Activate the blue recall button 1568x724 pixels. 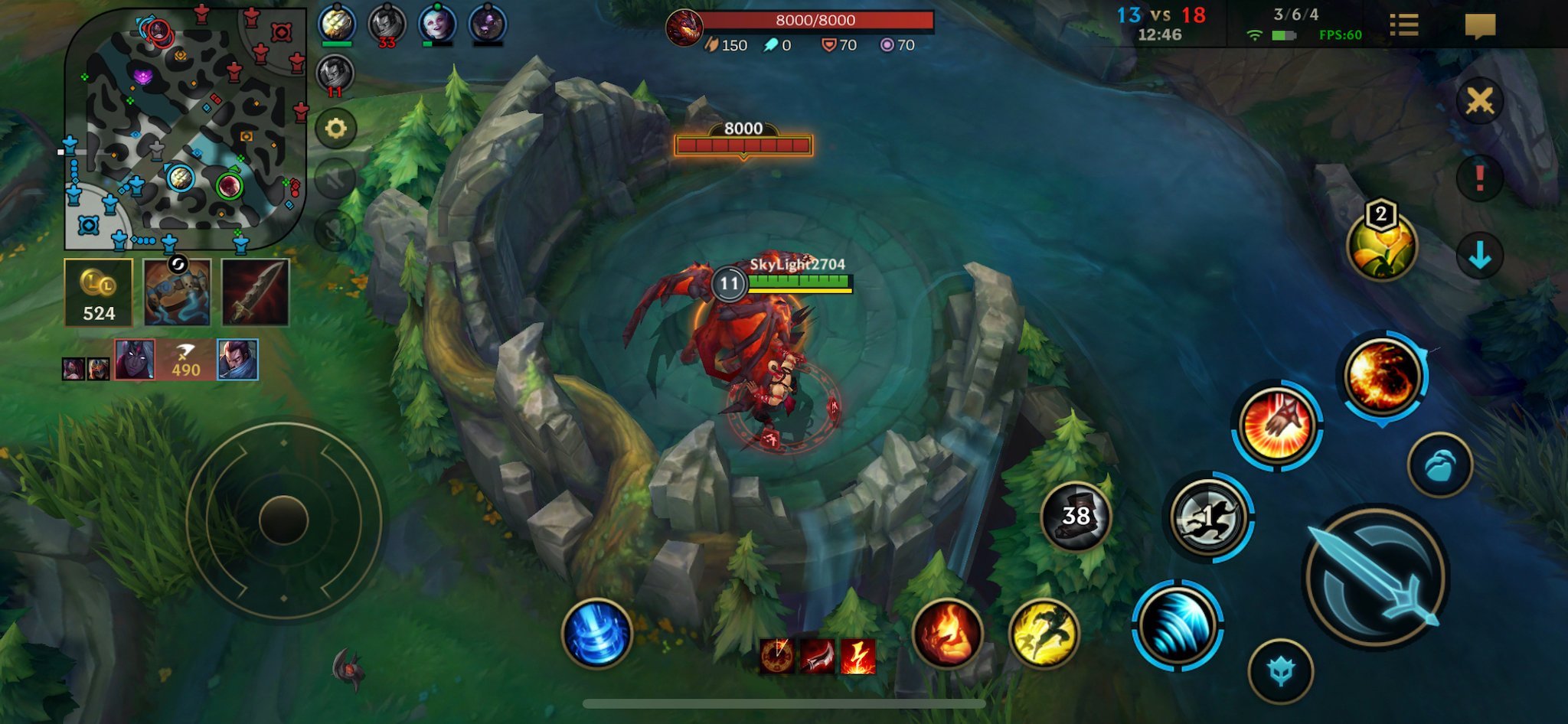point(596,633)
